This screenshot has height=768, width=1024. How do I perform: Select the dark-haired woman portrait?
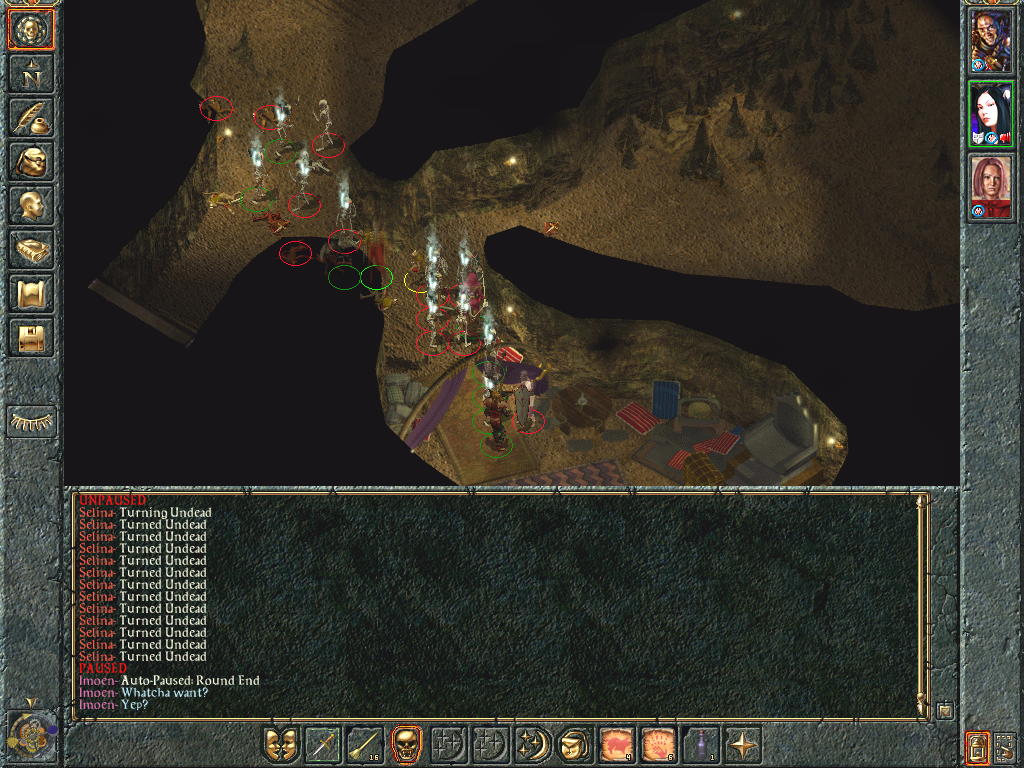pos(991,115)
